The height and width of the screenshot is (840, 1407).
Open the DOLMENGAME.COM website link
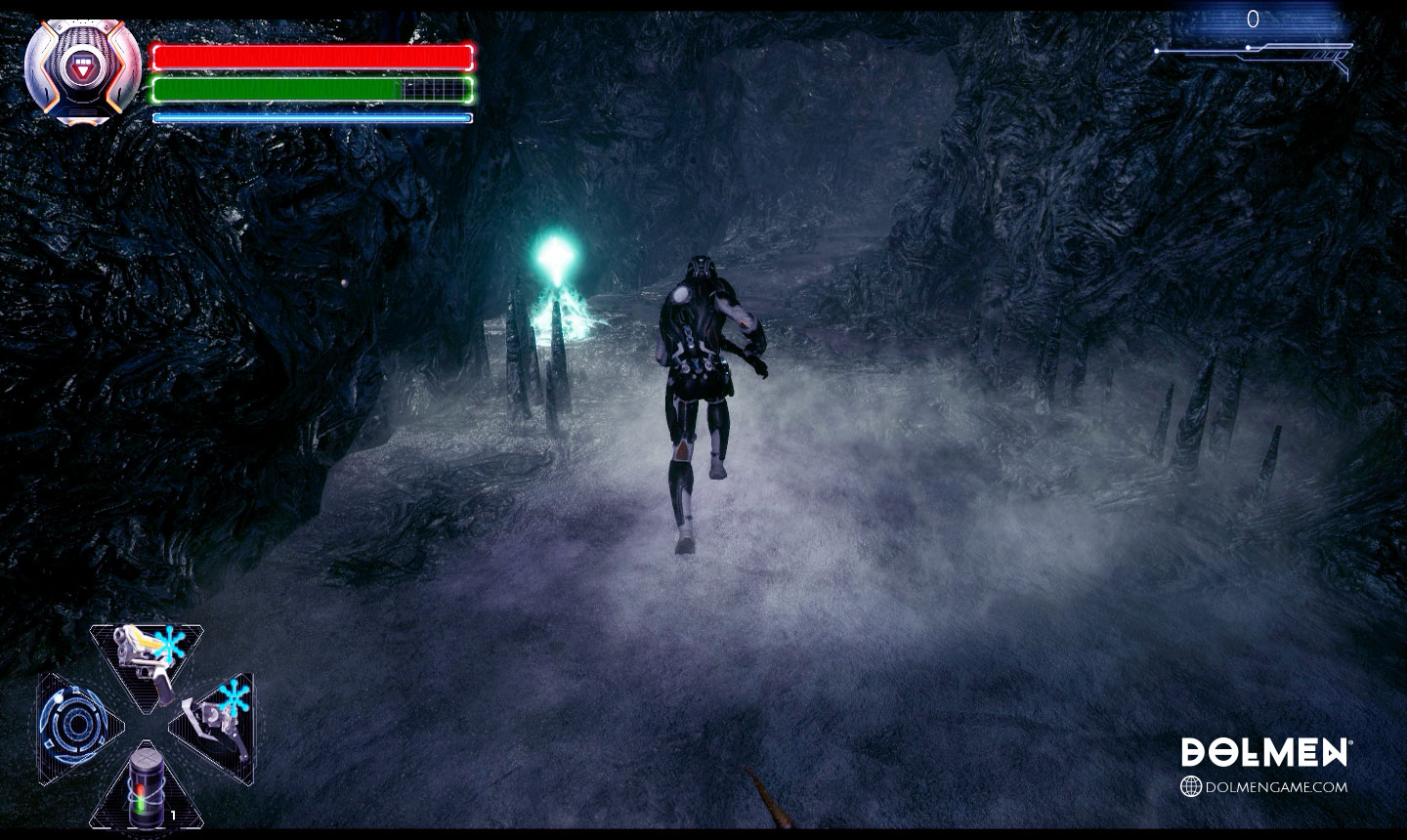pyautogui.click(x=1263, y=786)
